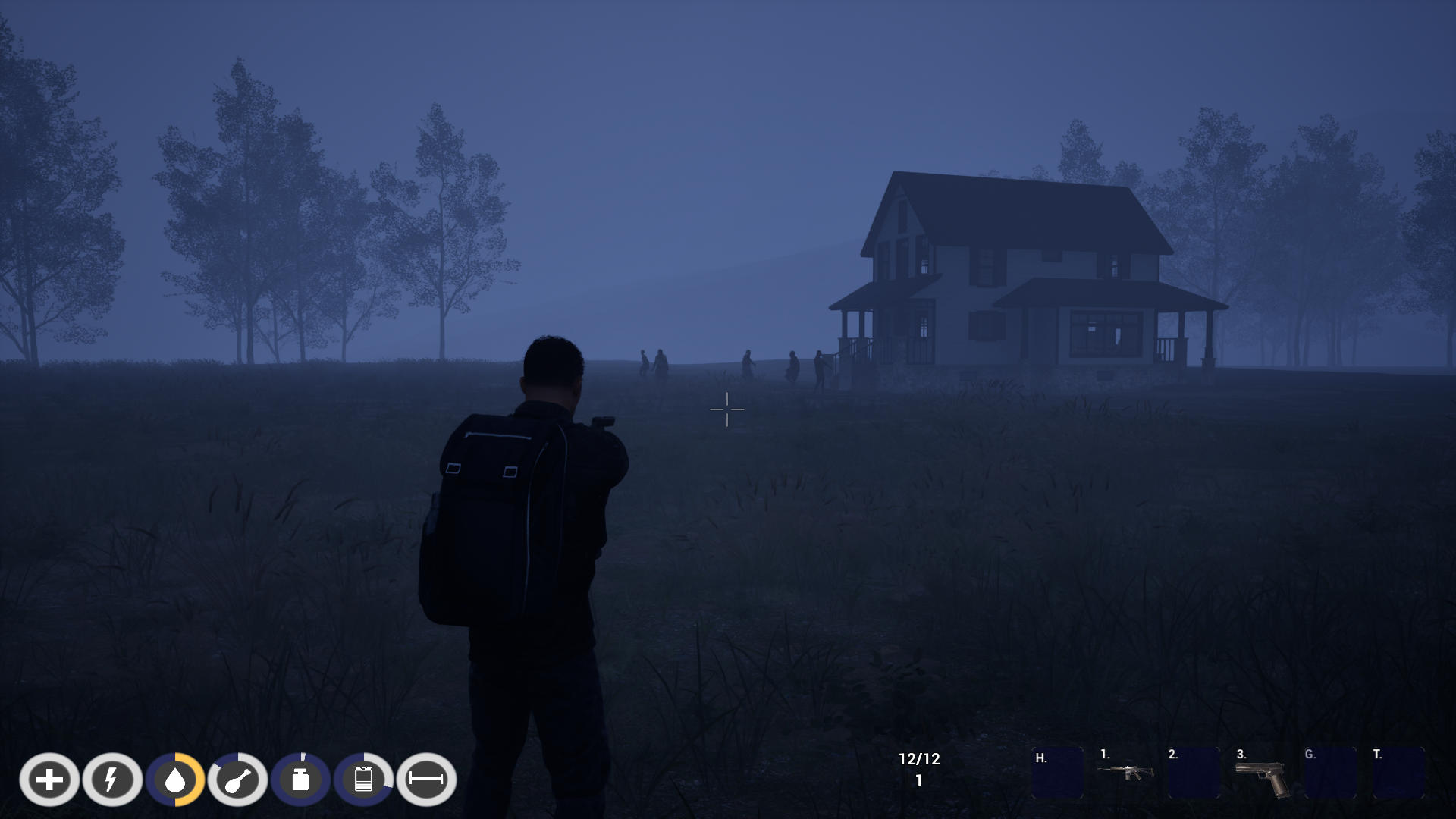
Task: Select the bed rest status icon
Action: pos(426,780)
